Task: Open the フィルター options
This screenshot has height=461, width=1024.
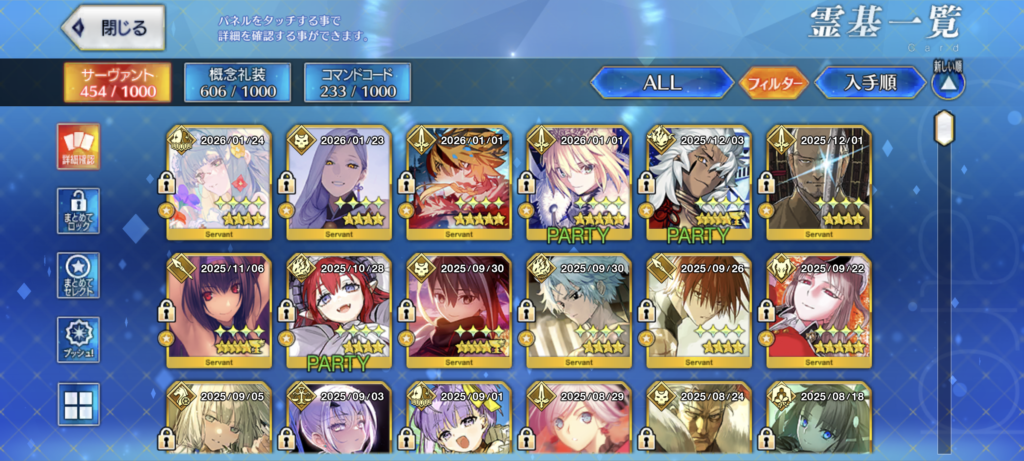Action: click(x=773, y=83)
